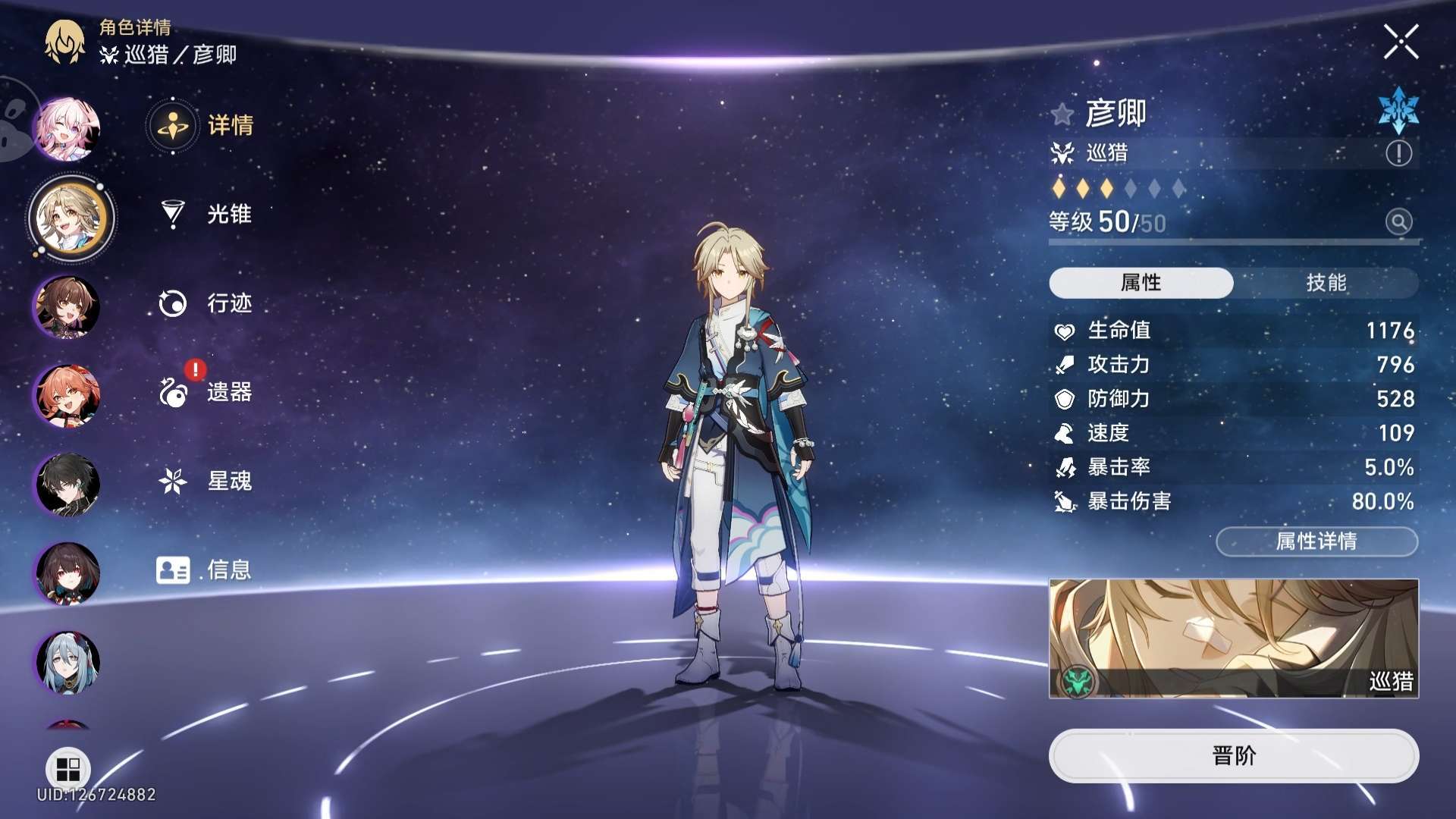The width and height of the screenshot is (1456, 819).
Task: Open the grid view character list button
Action: [x=68, y=769]
